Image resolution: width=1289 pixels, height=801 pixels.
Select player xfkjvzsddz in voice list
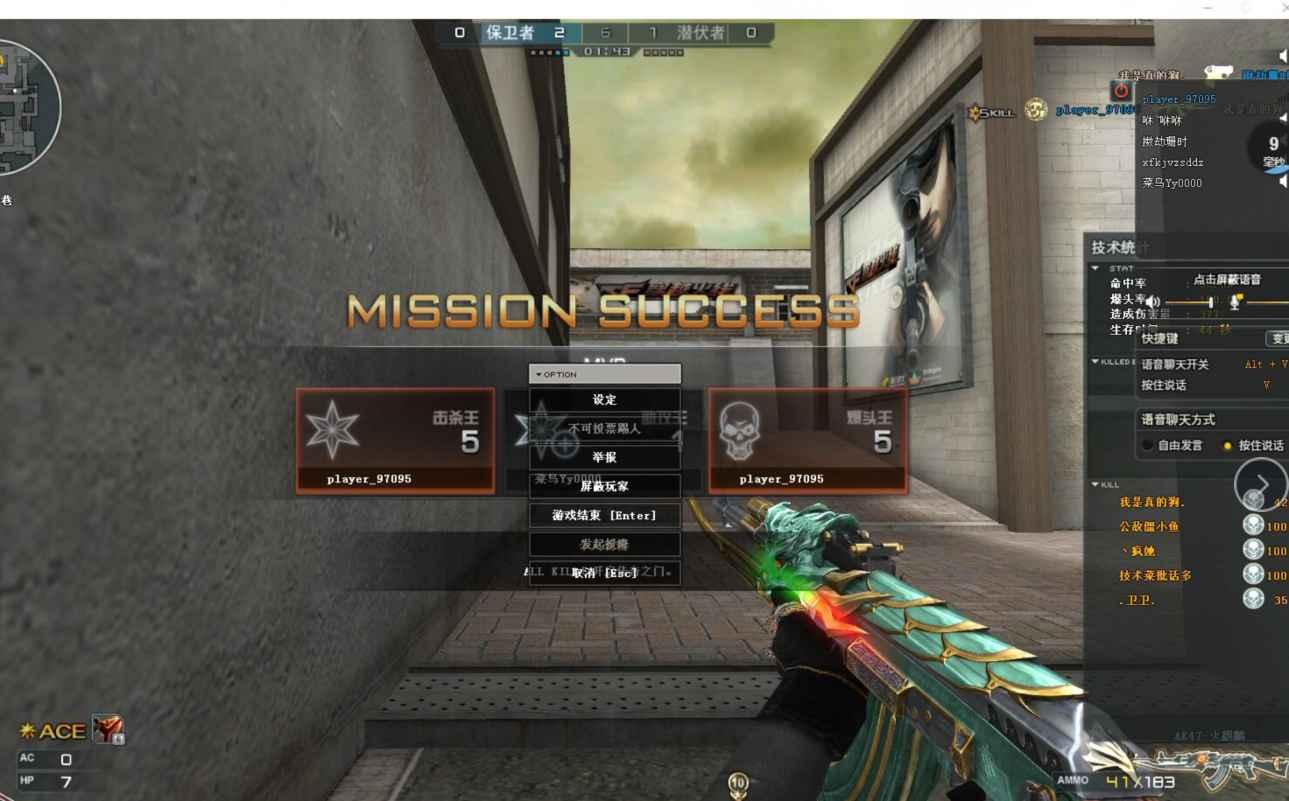pyautogui.click(x=1173, y=162)
